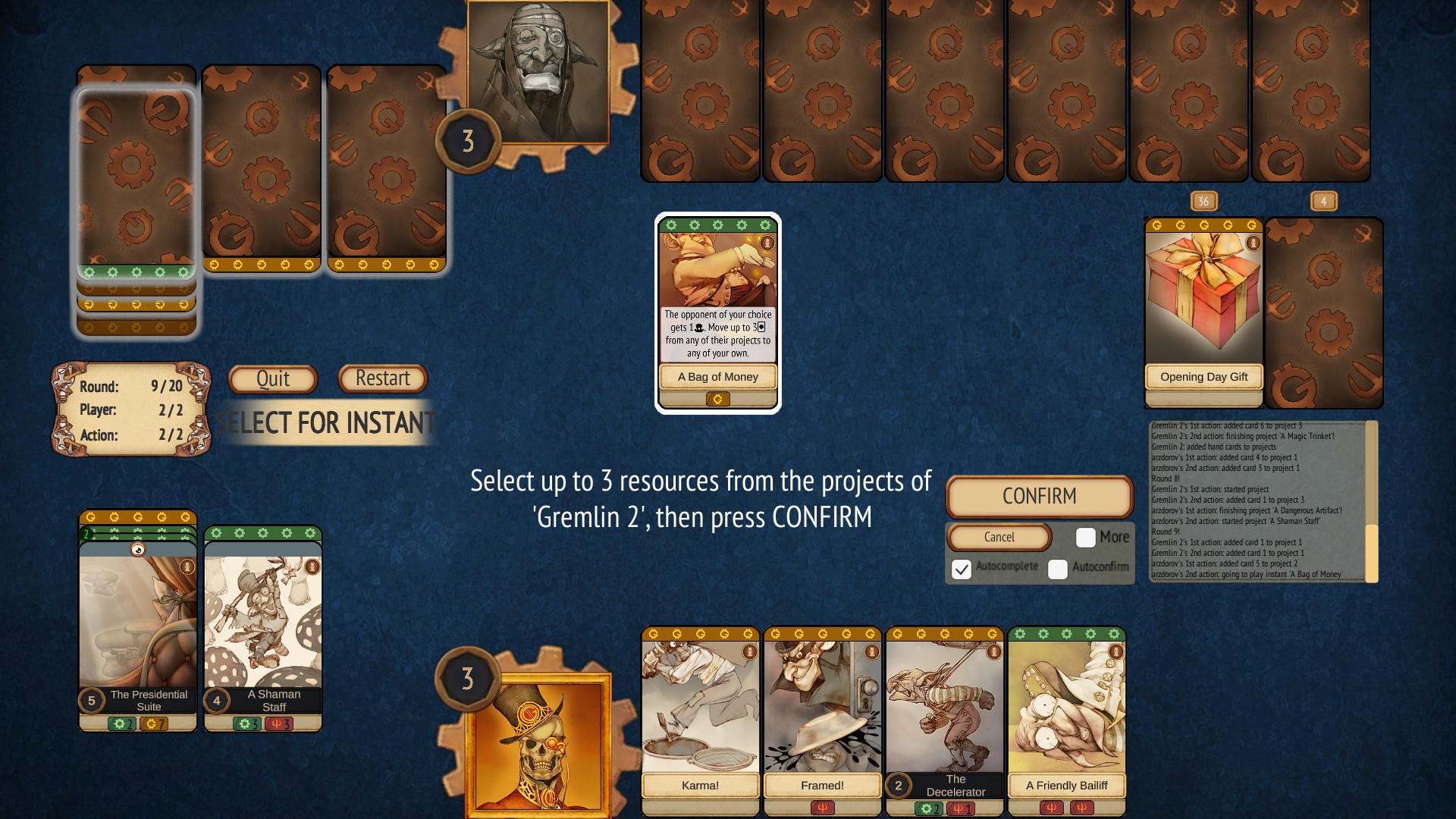1456x819 pixels.
Task: Check the More checkbox
Action: [1086, 537]
